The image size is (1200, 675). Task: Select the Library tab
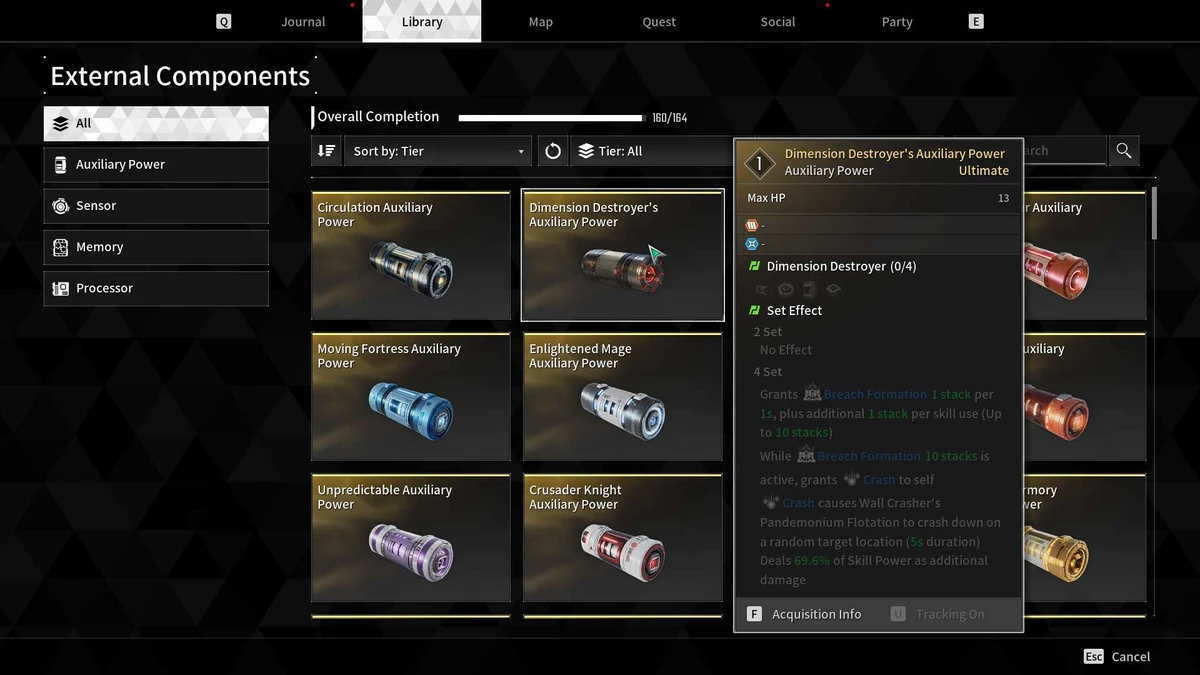click(421, 22)
